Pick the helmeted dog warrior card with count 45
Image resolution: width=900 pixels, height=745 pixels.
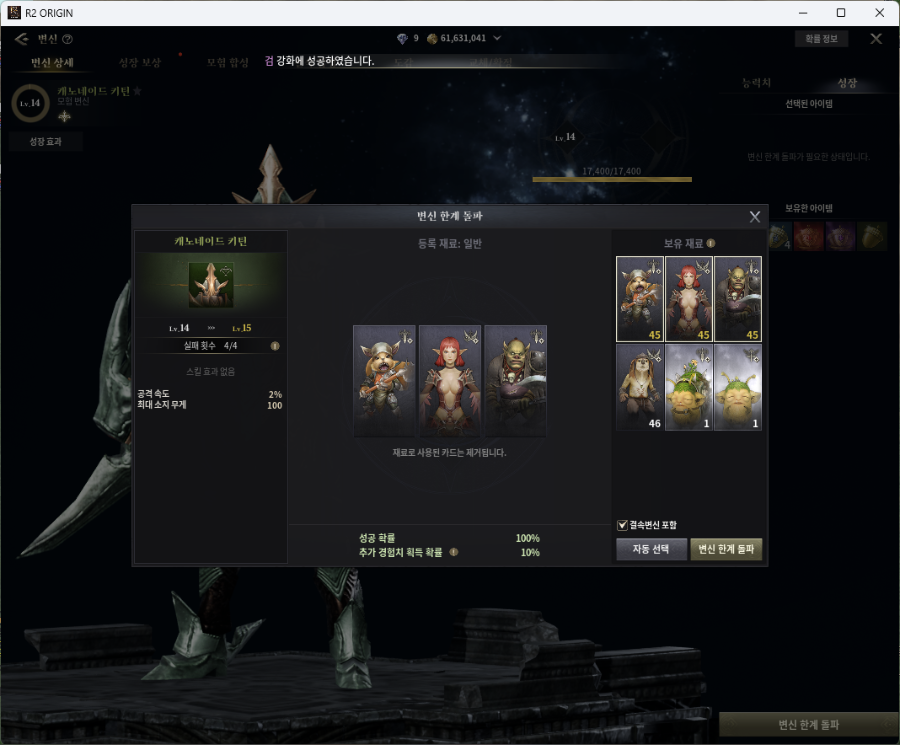640,299
